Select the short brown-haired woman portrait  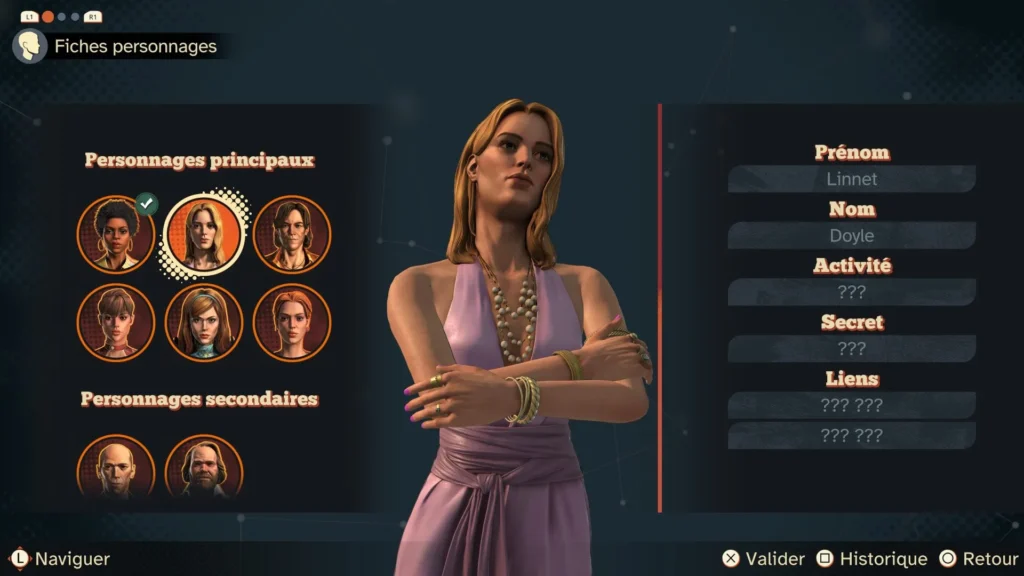coord(116,322)
